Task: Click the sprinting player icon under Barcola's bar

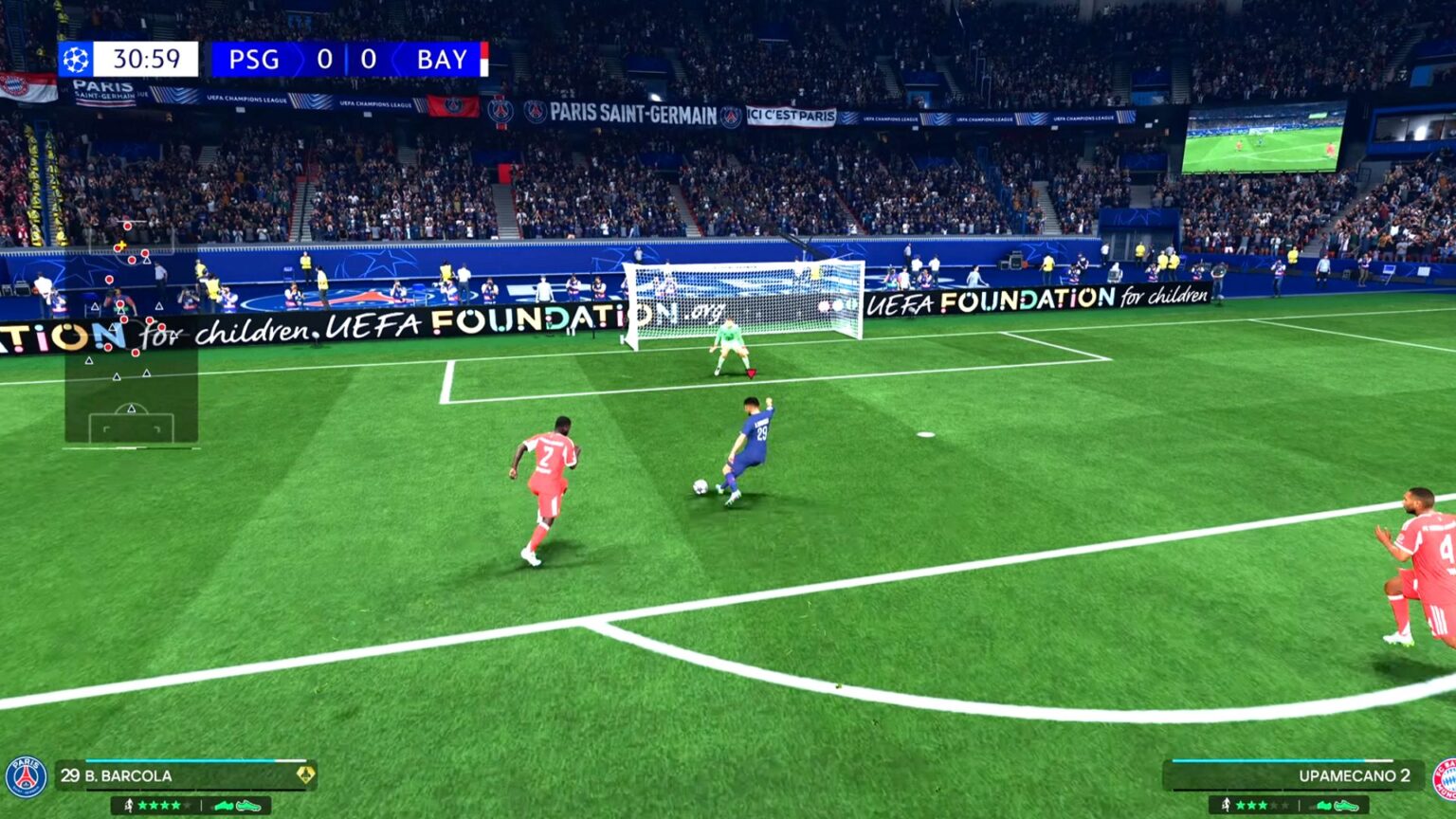Action: pyautogui.click(x=128, y=805)
